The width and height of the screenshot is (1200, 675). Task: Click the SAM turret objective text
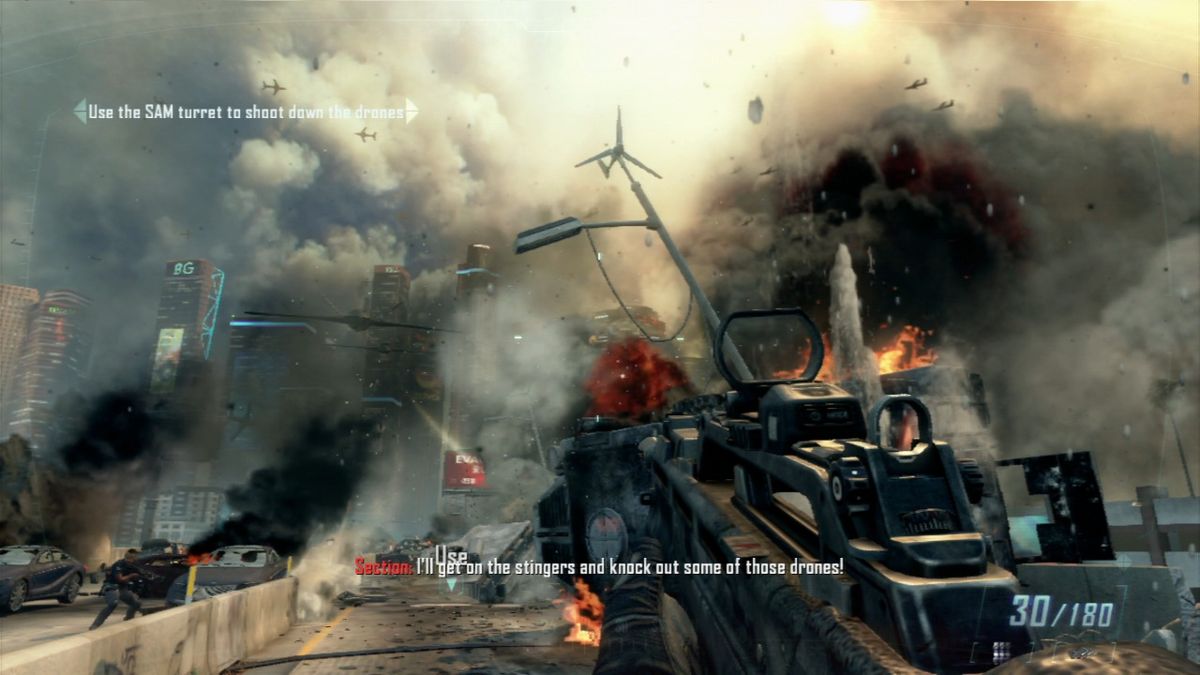(x=246, y=112)
